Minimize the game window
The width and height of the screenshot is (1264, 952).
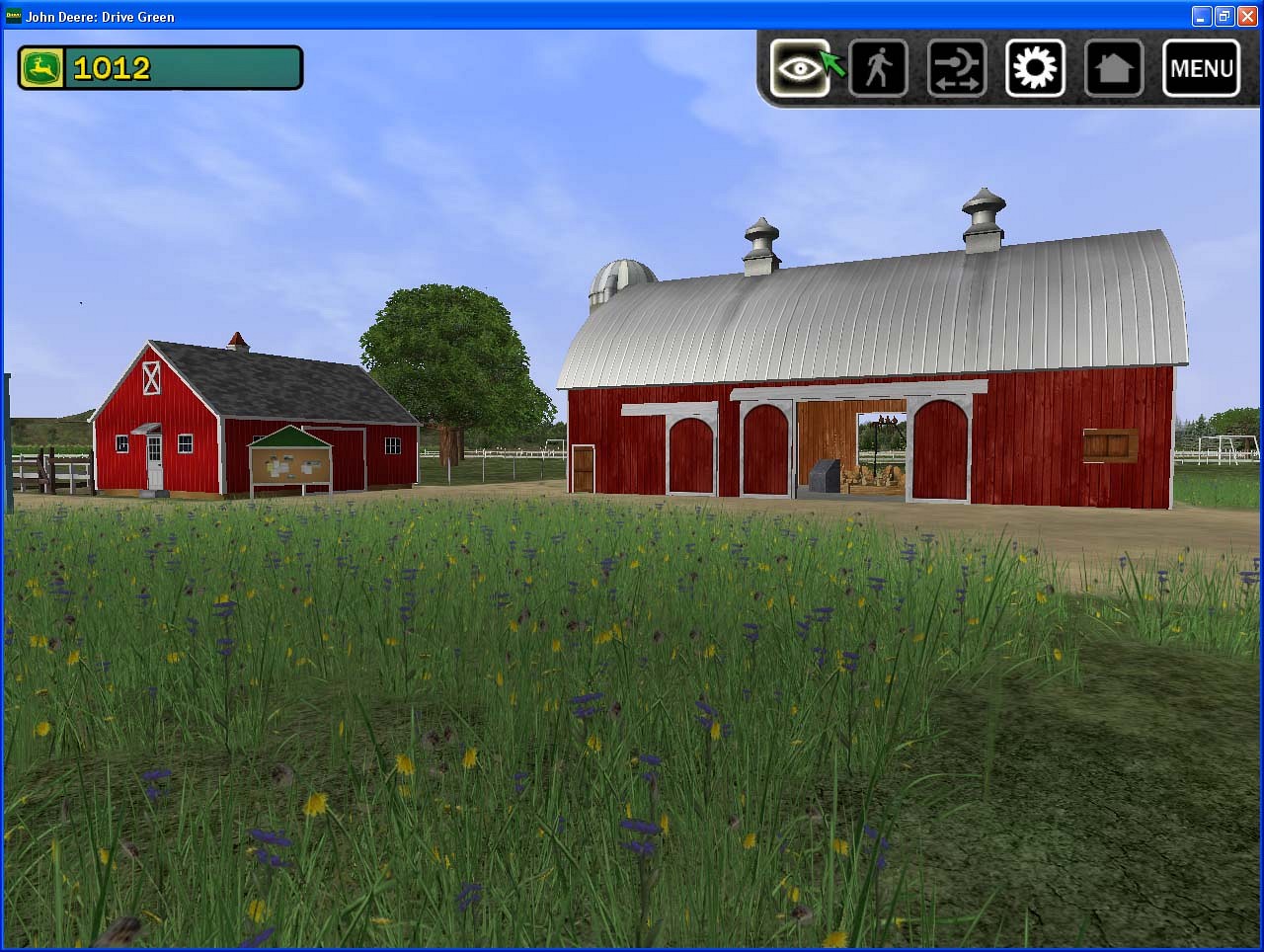tap(1202, 16)
